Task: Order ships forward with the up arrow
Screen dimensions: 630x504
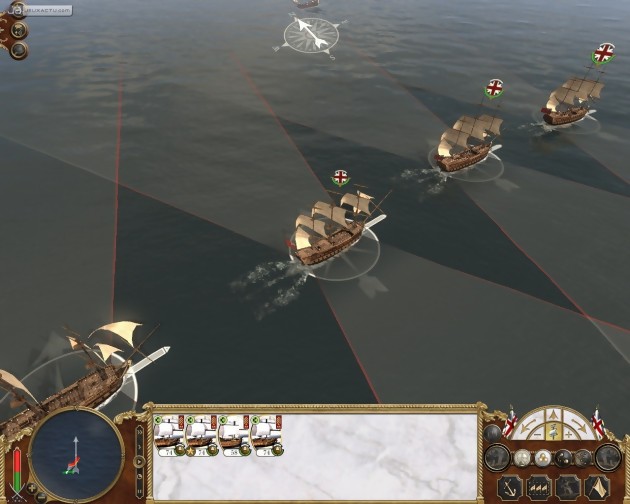Action: click(x=553, y=416)
